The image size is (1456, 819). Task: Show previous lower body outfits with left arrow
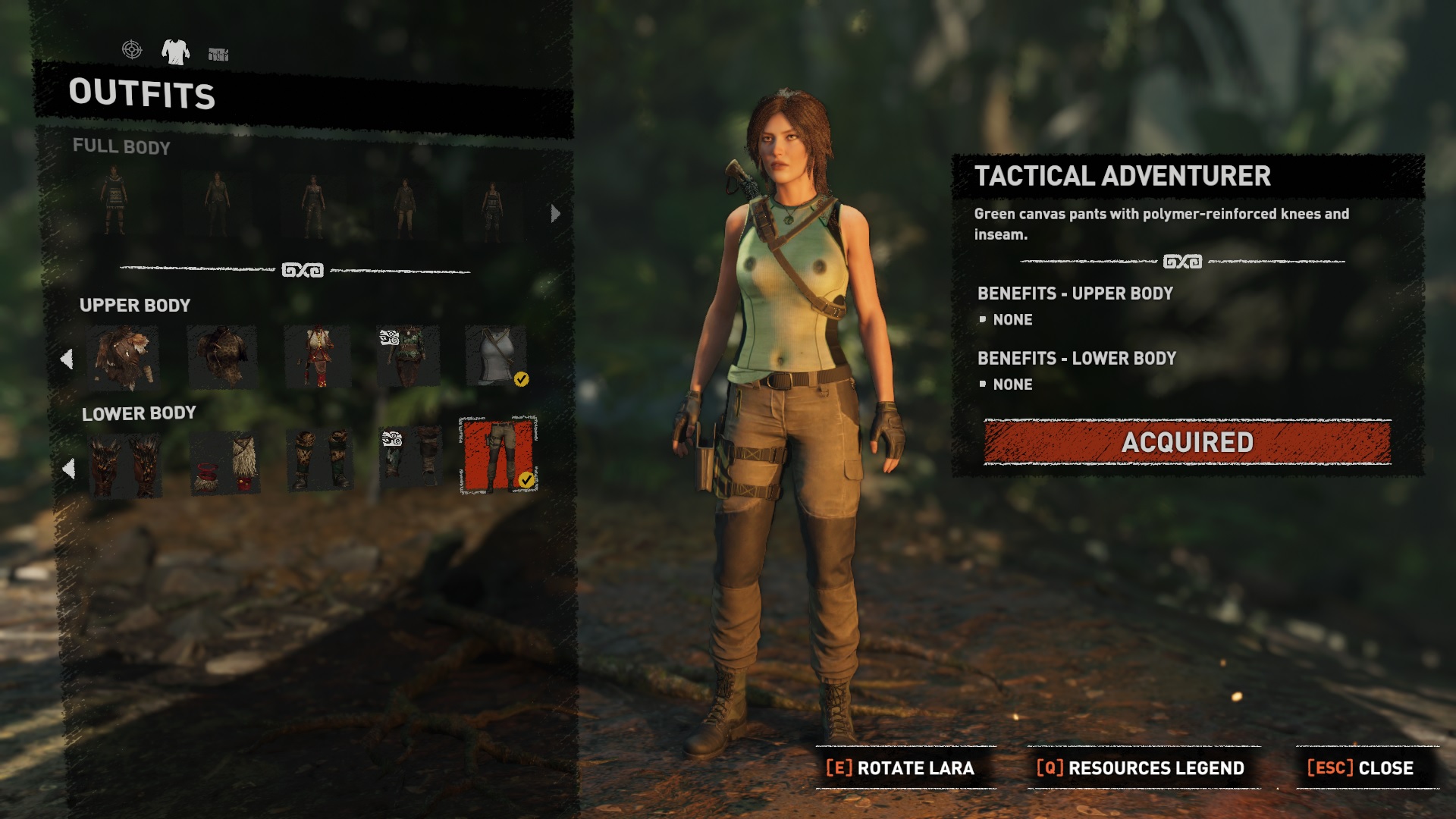tap(68, 469)
